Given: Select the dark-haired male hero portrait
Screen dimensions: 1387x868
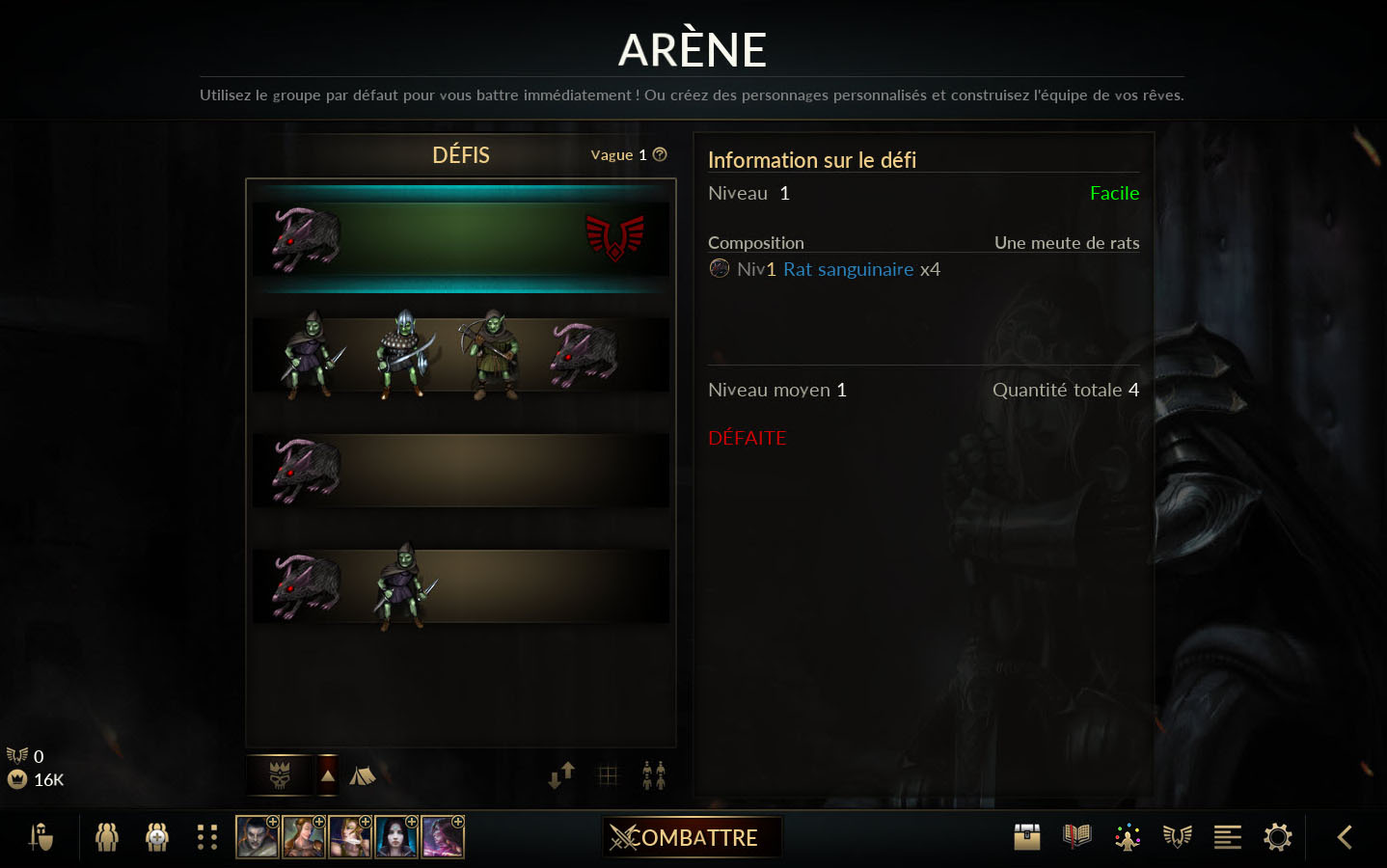Looking at the screenshot, I should (x=258, y=837).
